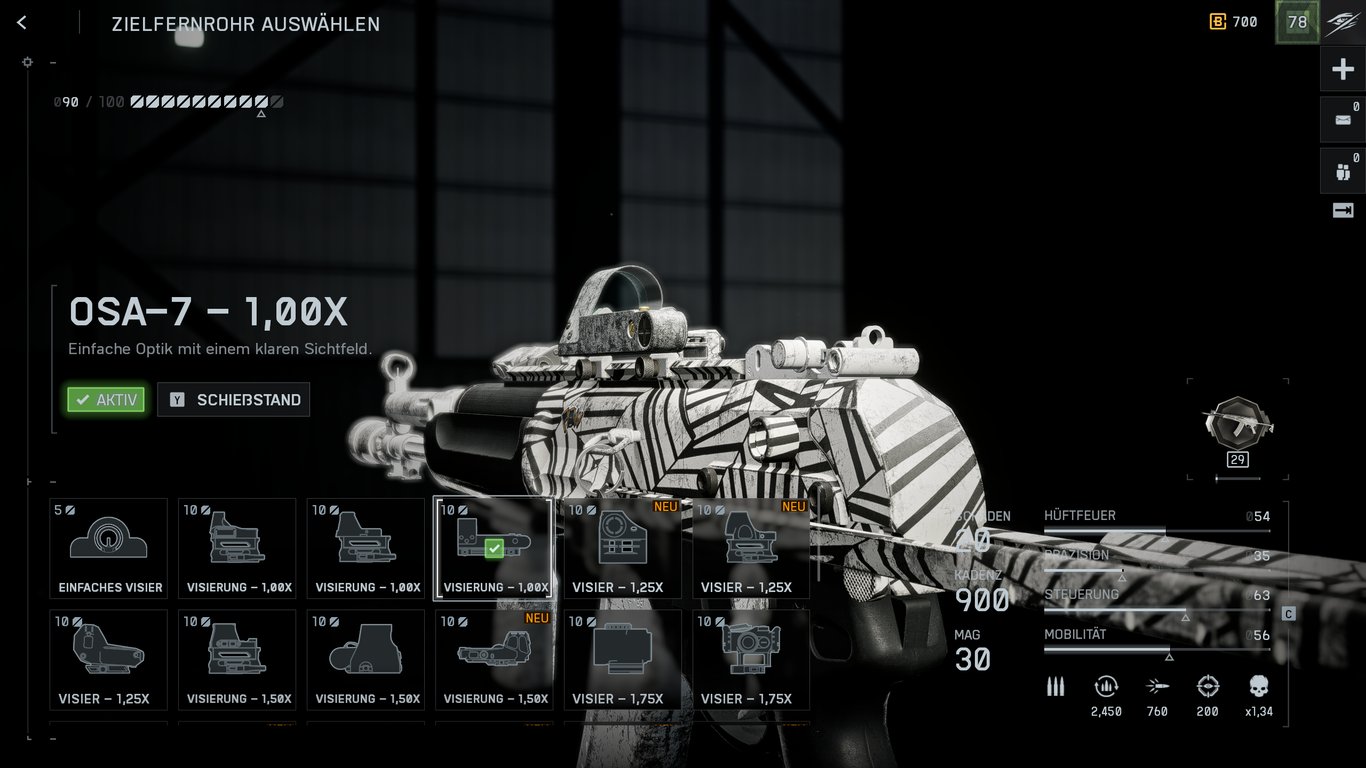Viewport: 1366px width, 768px height.
Task: Open the player level 78 badge
Action: coord(1297,22)
